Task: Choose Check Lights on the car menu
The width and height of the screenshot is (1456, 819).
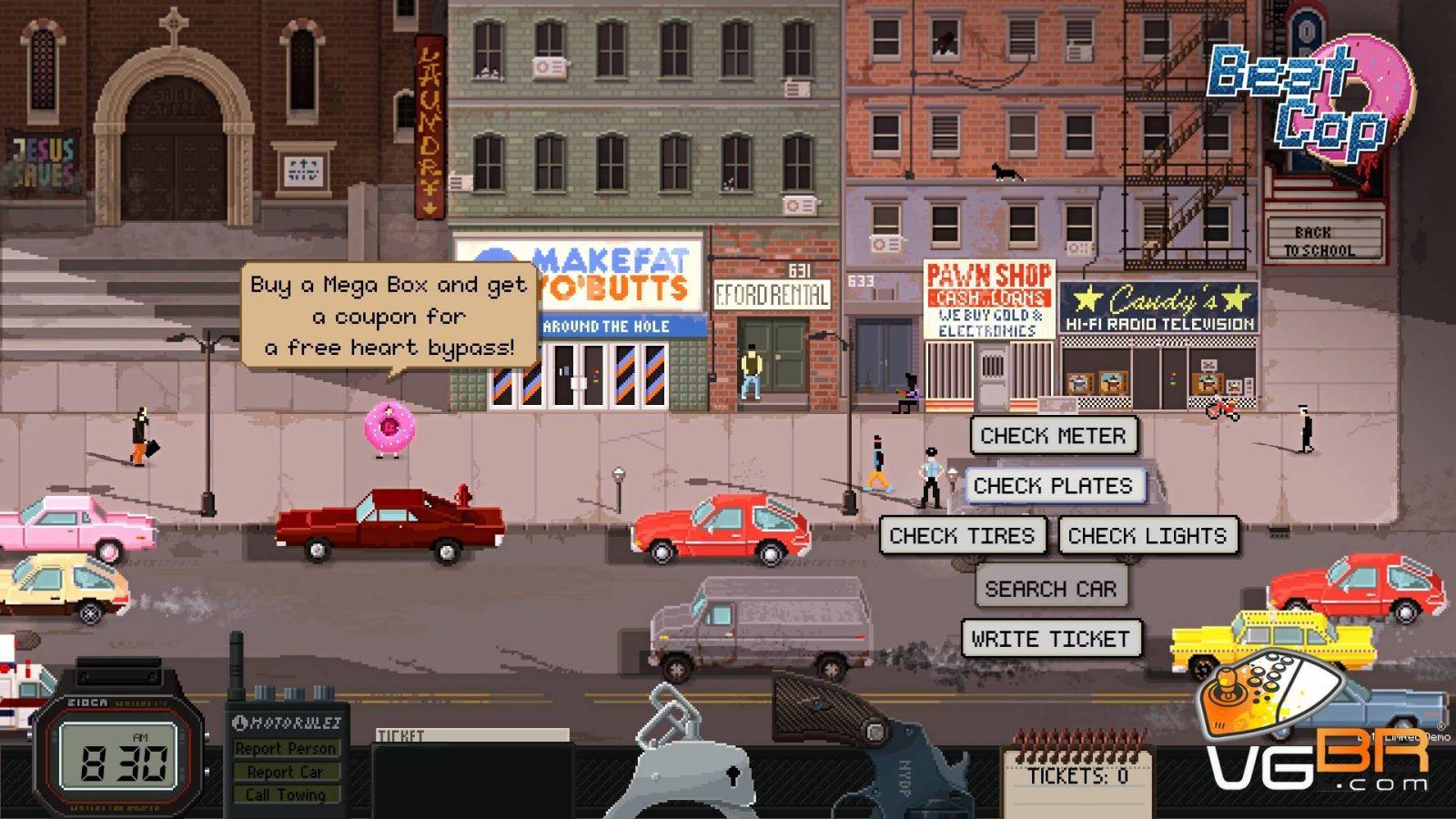Action: 1147,536
